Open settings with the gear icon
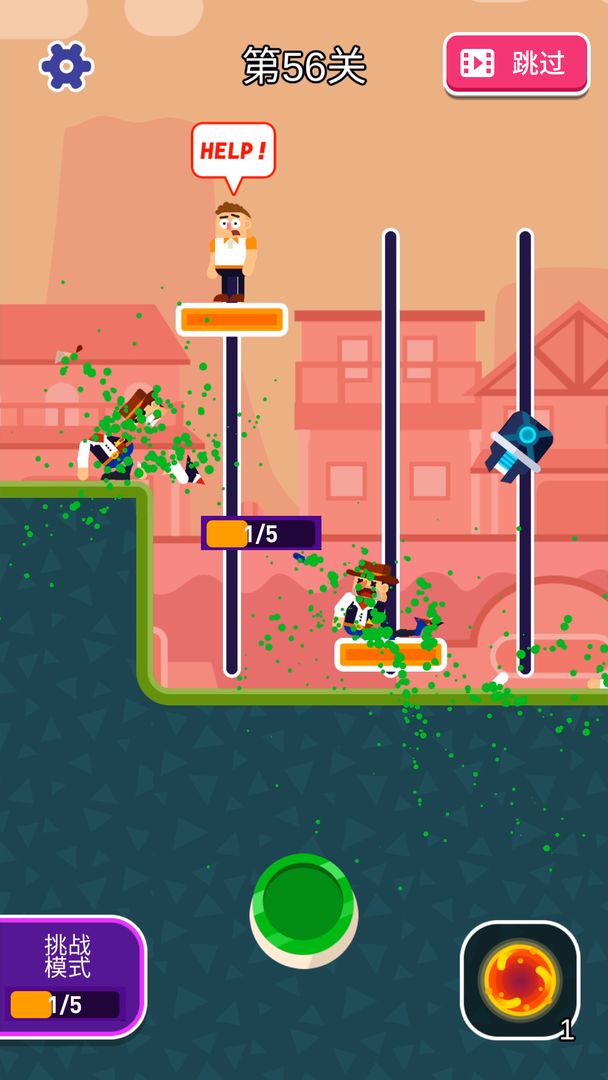The height and width of the screenshot is (1080, 608). pos(66,66)
